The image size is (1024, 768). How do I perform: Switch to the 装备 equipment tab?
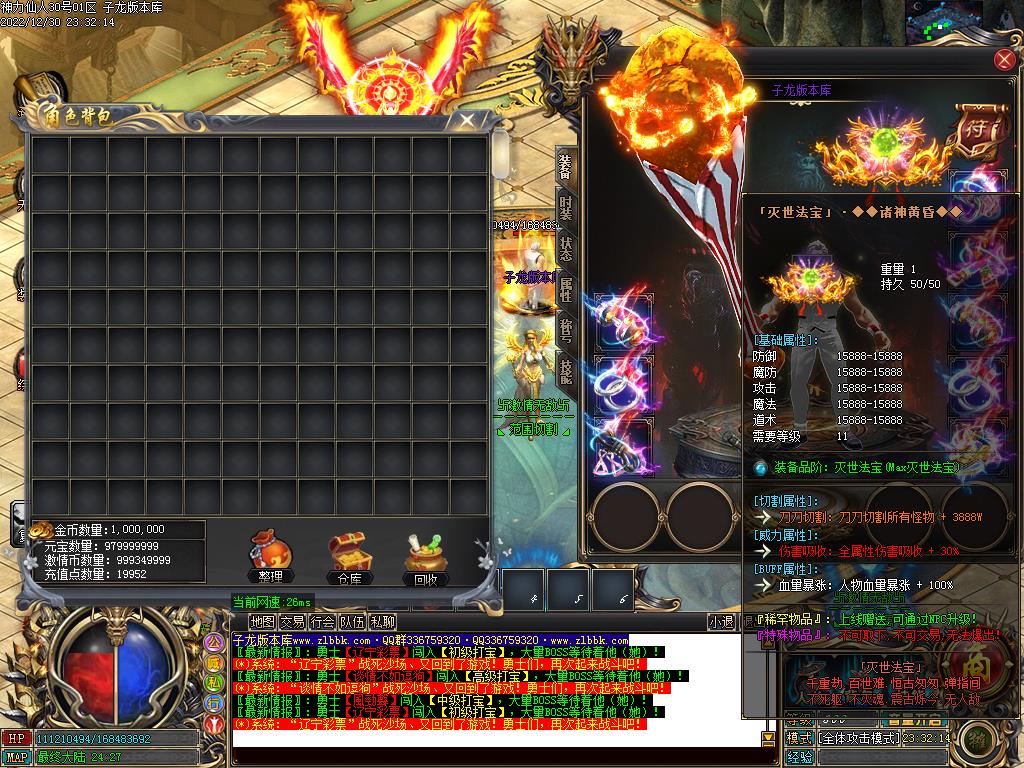565,167
